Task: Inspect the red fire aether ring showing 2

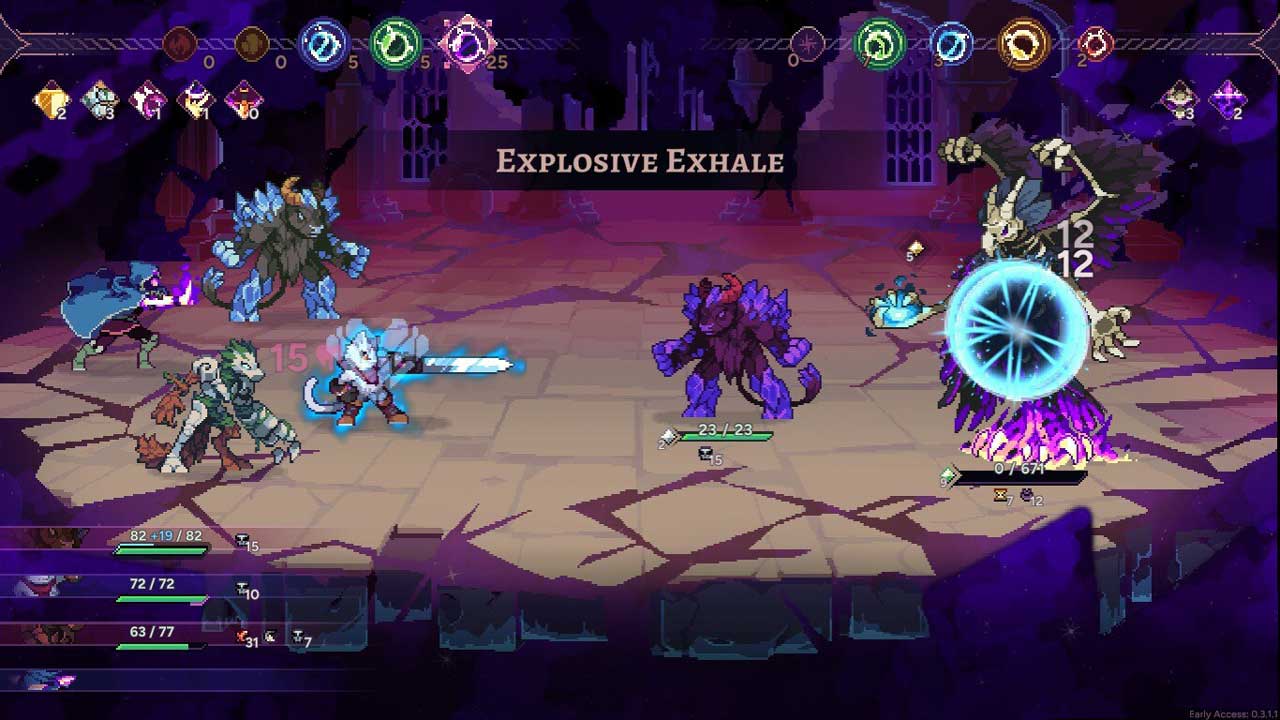Action: [1095, 44]
